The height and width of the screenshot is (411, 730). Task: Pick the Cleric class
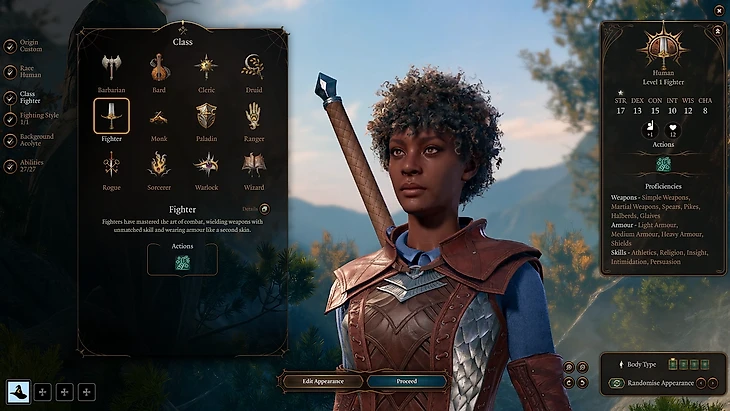point(206,68)
